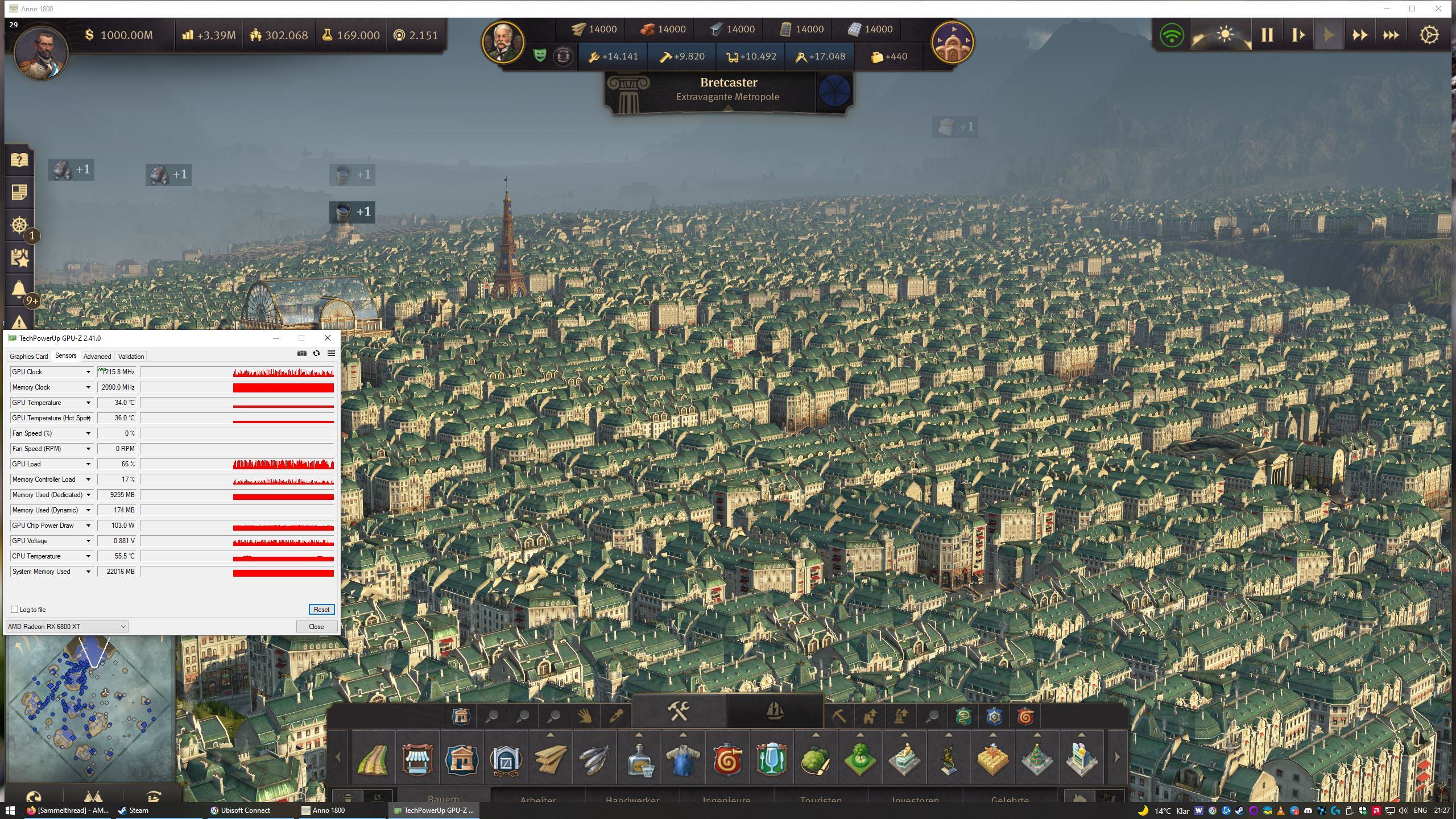The image size is (1456, 819).
Task: Select the marketplace stall building
Action: point(417,759)
